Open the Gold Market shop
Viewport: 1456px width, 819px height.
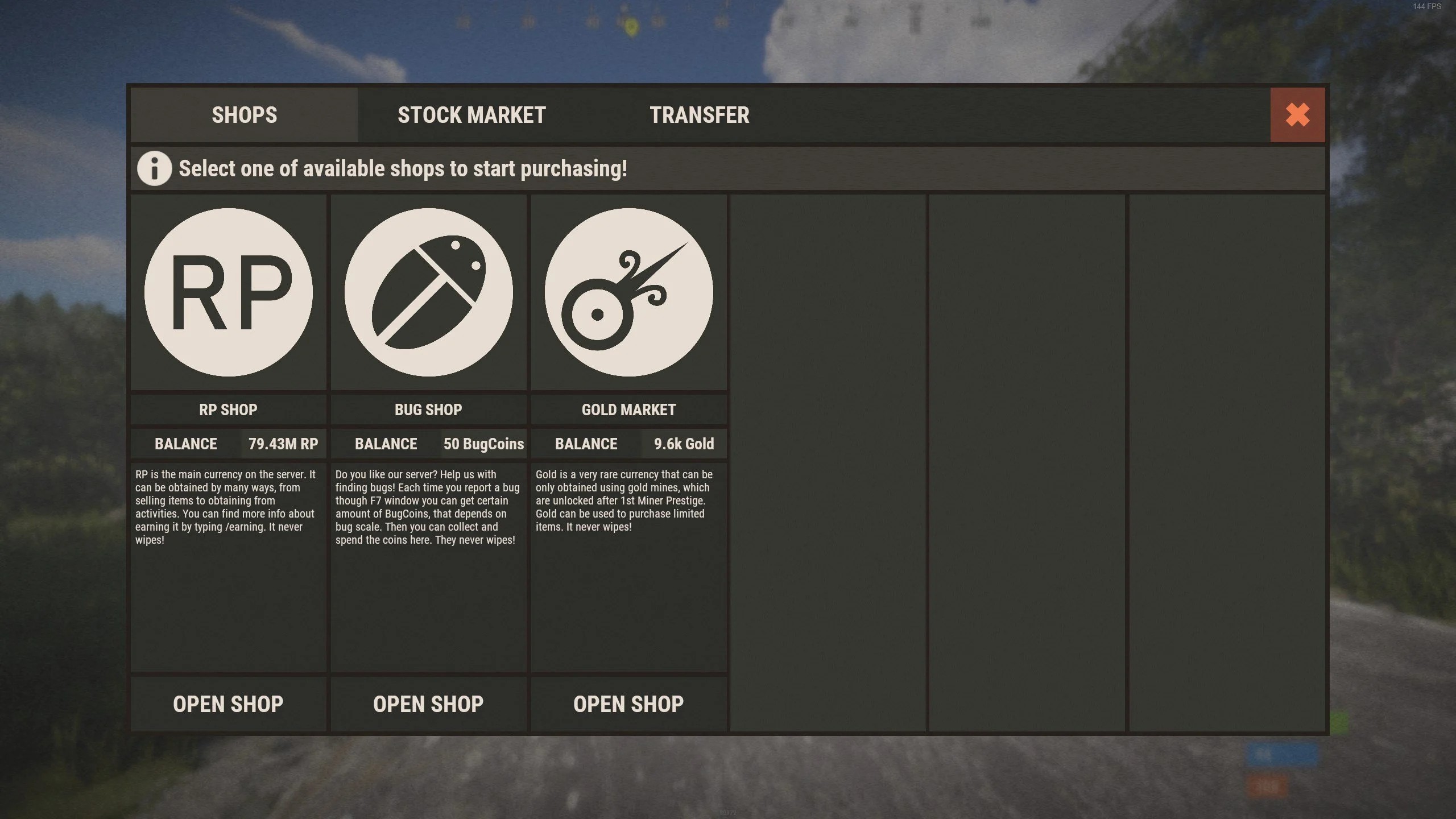coord(628,704)
